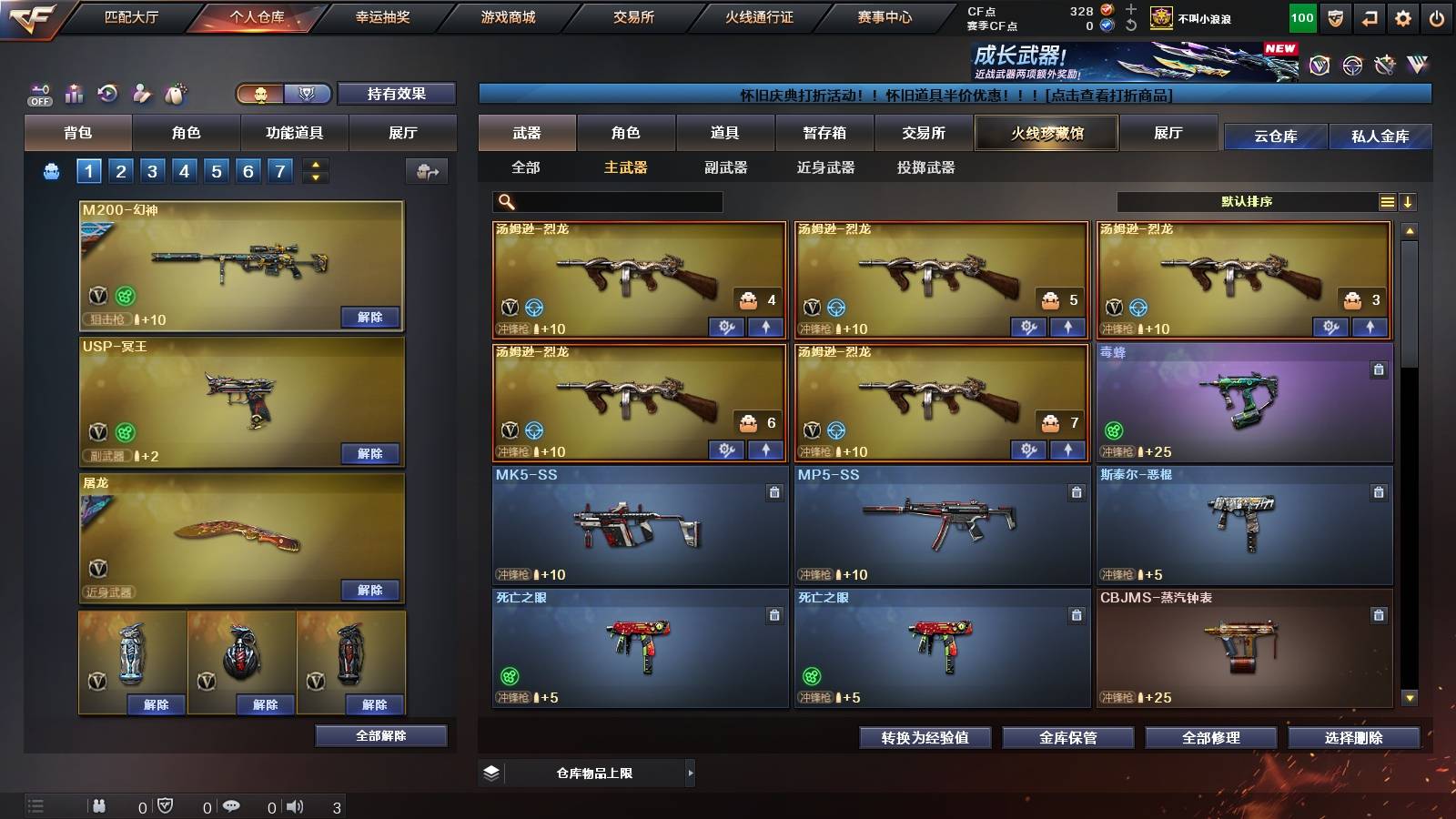Click the 持有效果 button
This screenshot has height=819, width=1456.
pos(397,94)
